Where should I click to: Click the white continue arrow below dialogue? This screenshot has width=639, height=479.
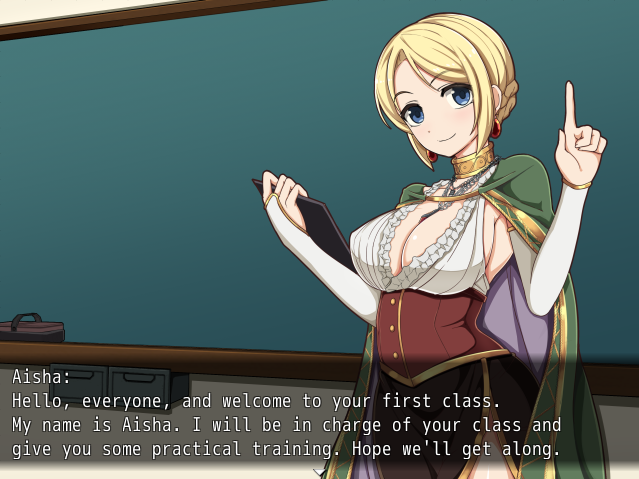(x=320, y=472)
